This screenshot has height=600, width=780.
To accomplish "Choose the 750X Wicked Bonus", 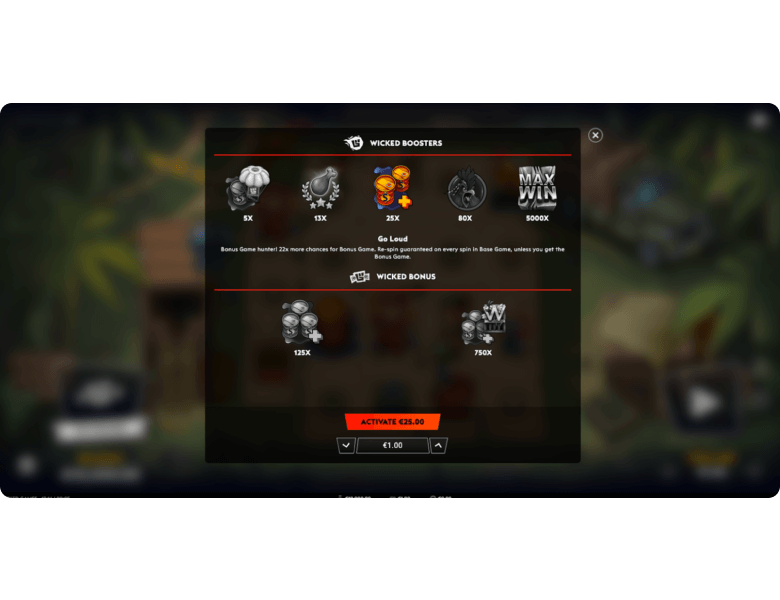I will click(483, 324).
